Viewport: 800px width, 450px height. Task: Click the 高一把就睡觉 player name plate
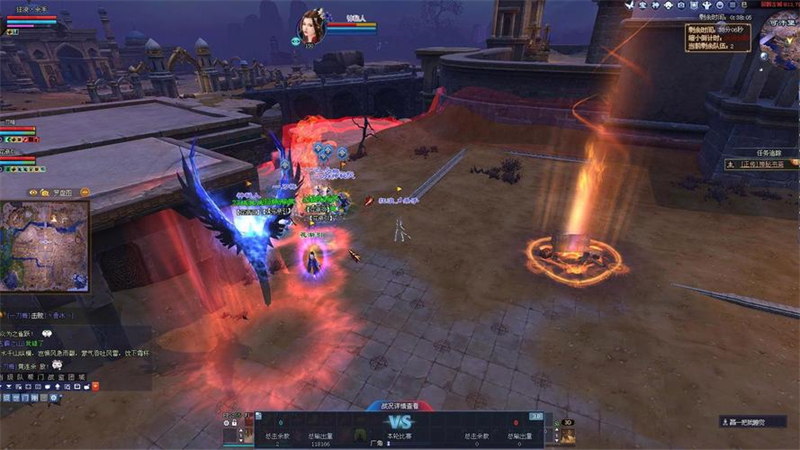757,423
